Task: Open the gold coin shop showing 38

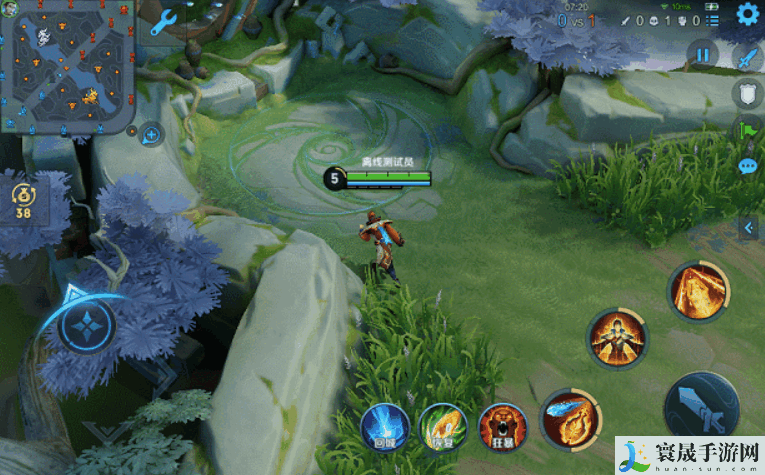Action: tap(23, 197)
